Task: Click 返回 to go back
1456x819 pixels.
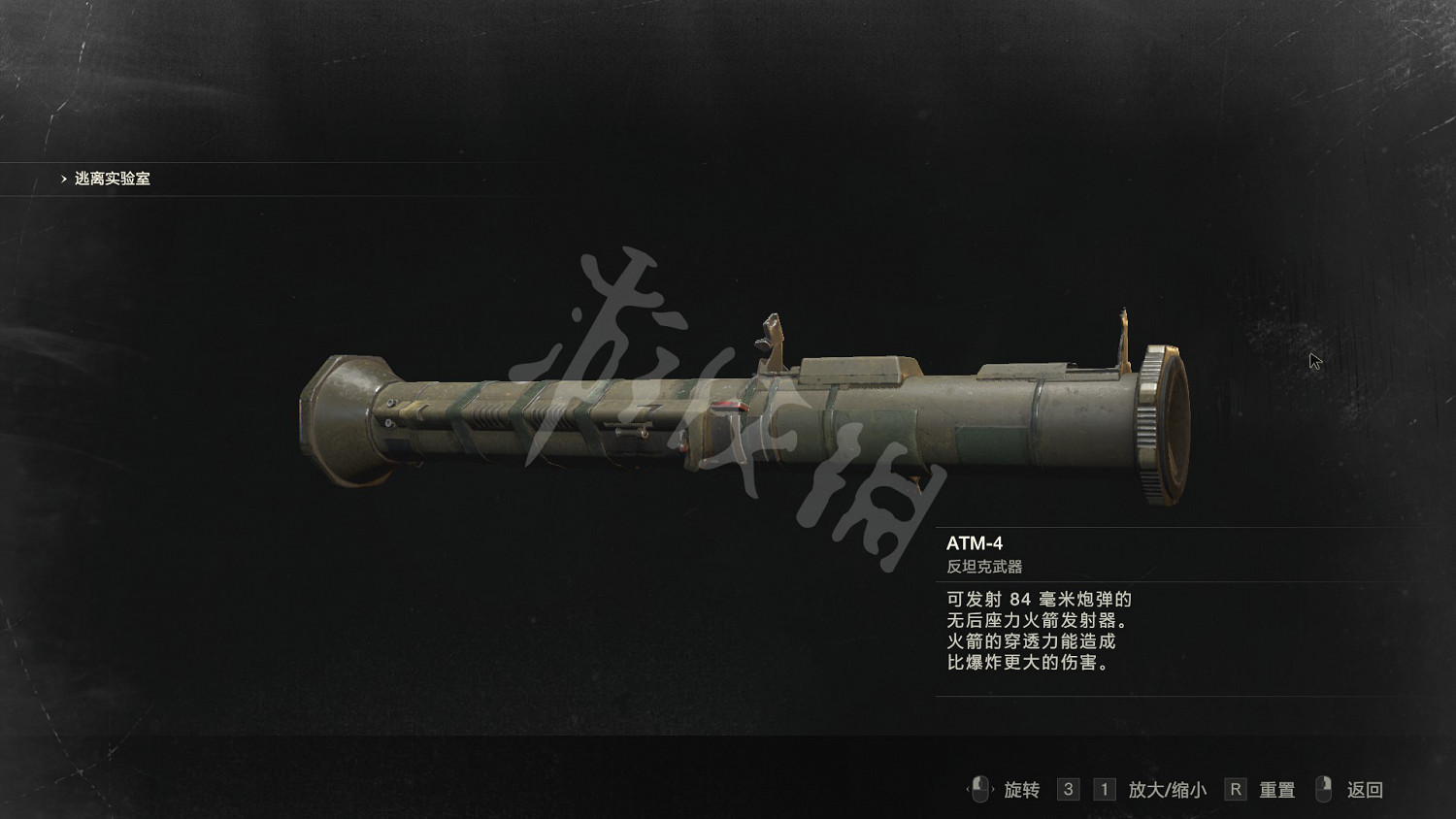Action: tap(1367, 789)
